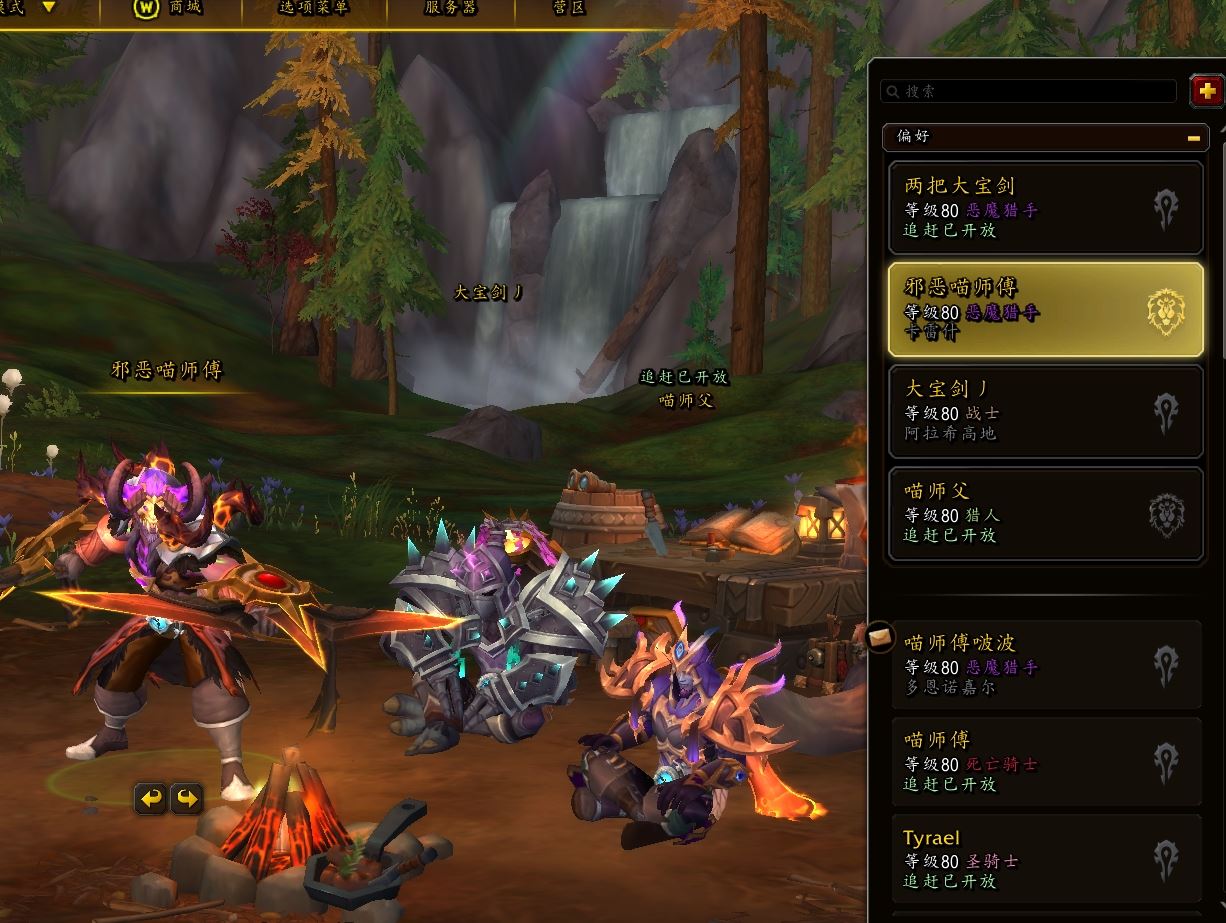Rotate character with the left arrow button
Image resolution: width=1226 pixels, height=923 pixels.
[x=151, y=798]
